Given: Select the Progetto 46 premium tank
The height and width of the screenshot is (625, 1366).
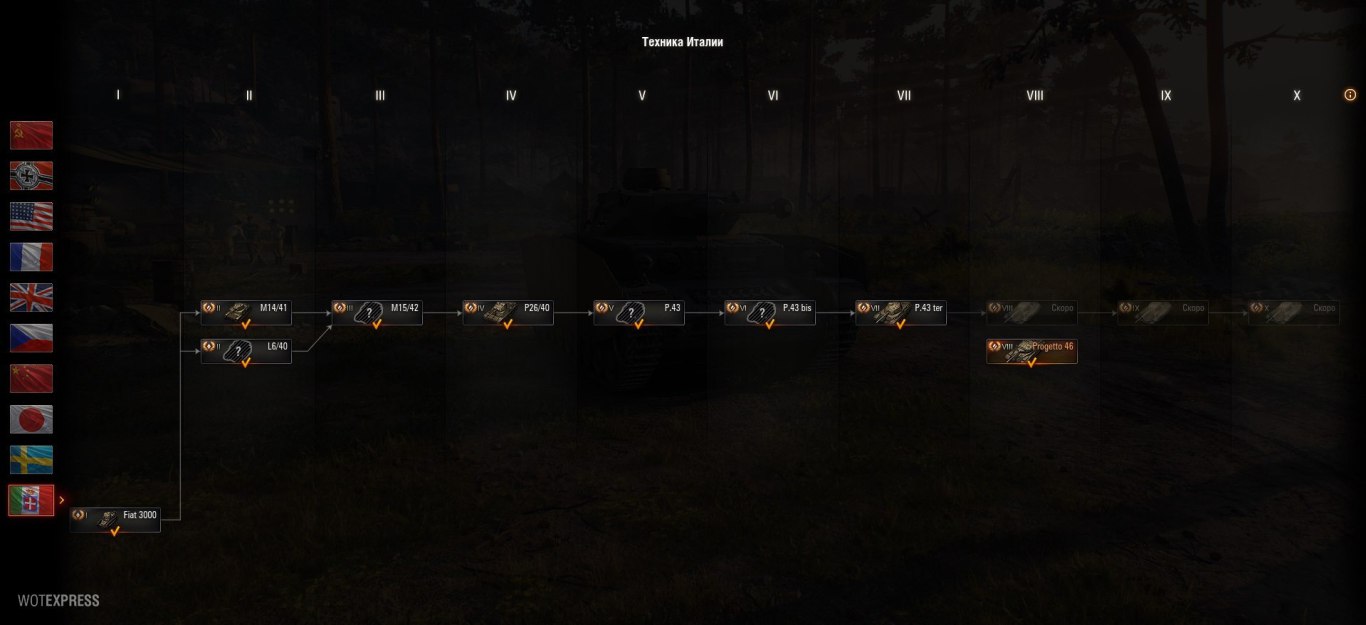Looking at the screenshot, I should [1032, 351].
